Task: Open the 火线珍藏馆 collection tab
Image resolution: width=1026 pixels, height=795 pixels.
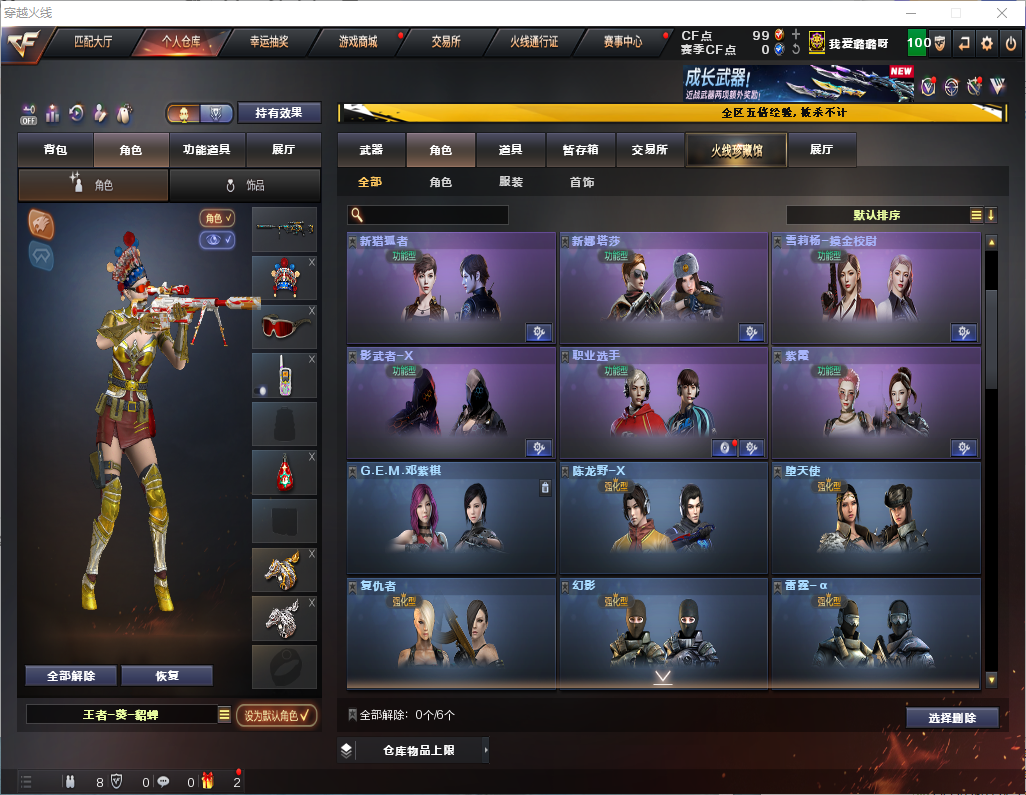Action: pos(736,150)
